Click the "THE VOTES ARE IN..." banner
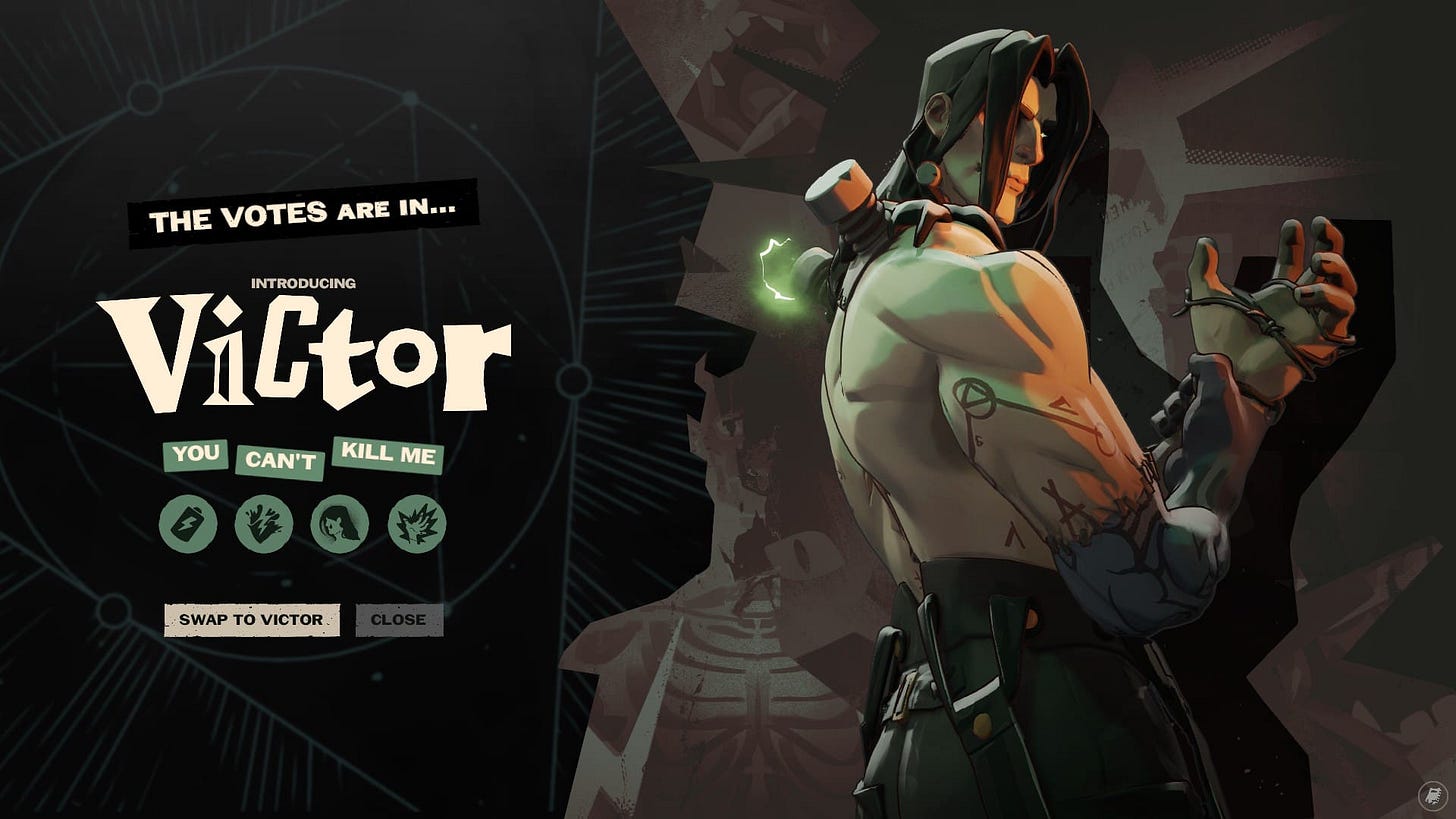Viewport: 1456px width, 819px height. [x=305, y=212]
